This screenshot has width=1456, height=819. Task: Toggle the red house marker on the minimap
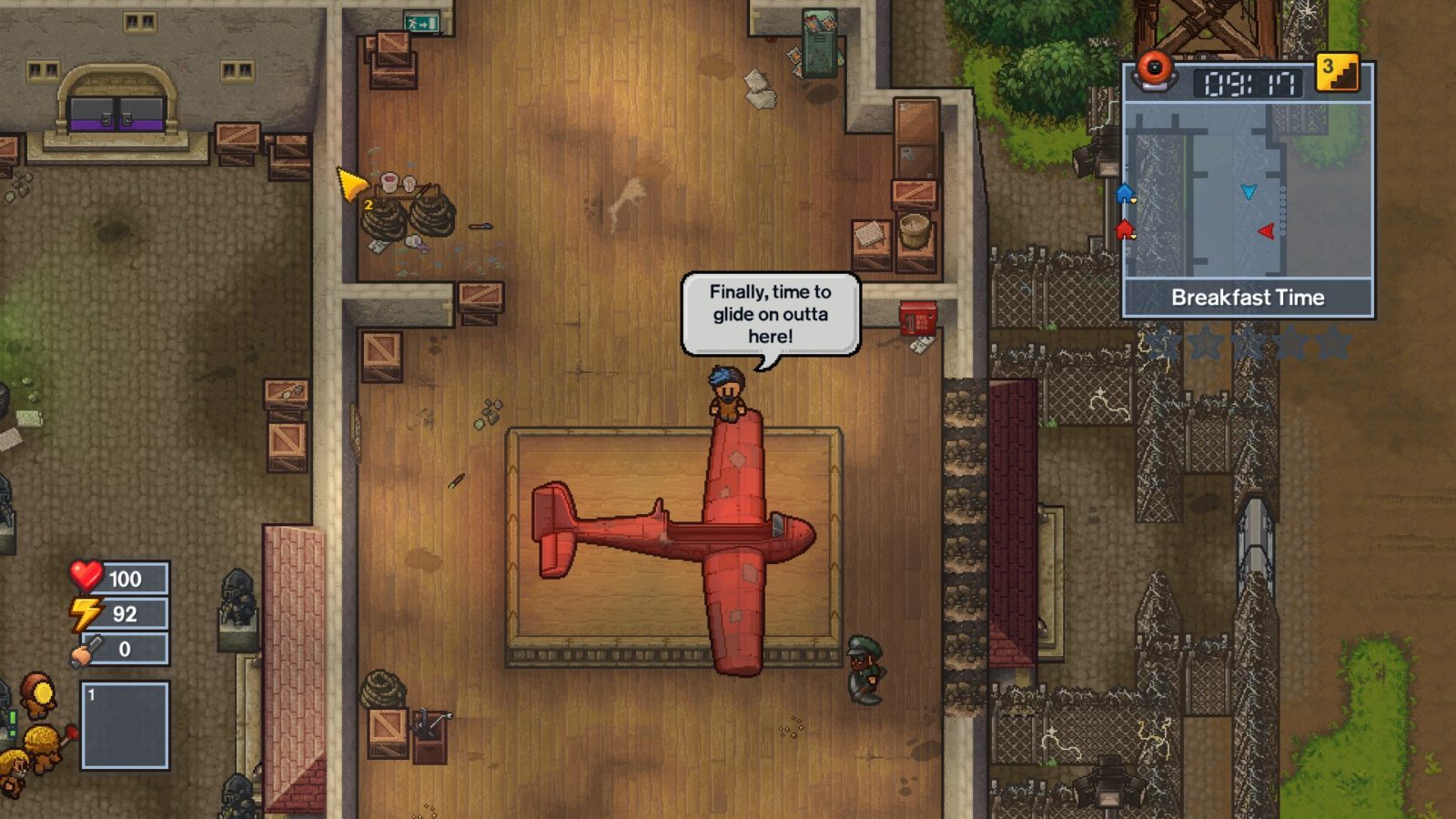pyautogui.click(x=1126, y=232)
